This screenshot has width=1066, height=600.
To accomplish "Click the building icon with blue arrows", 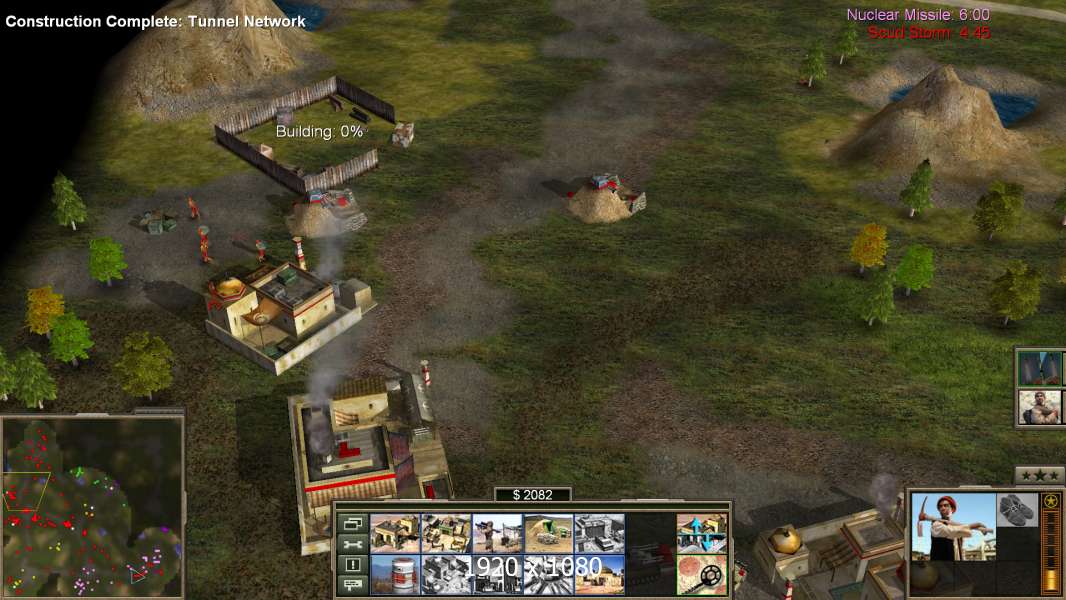I will coord(701,533).
